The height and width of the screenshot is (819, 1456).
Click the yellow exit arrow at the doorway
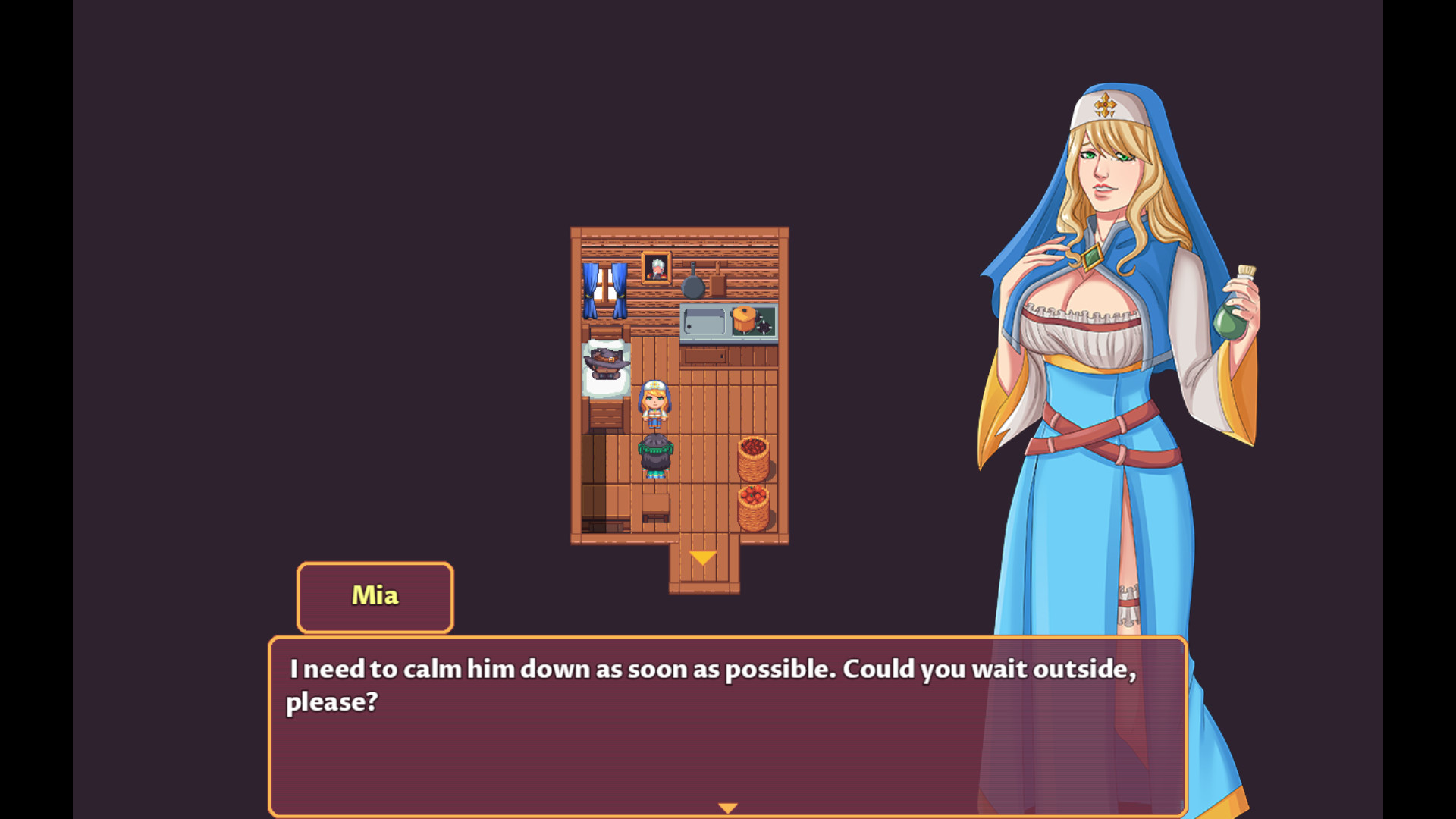click(x=703, y=557)
